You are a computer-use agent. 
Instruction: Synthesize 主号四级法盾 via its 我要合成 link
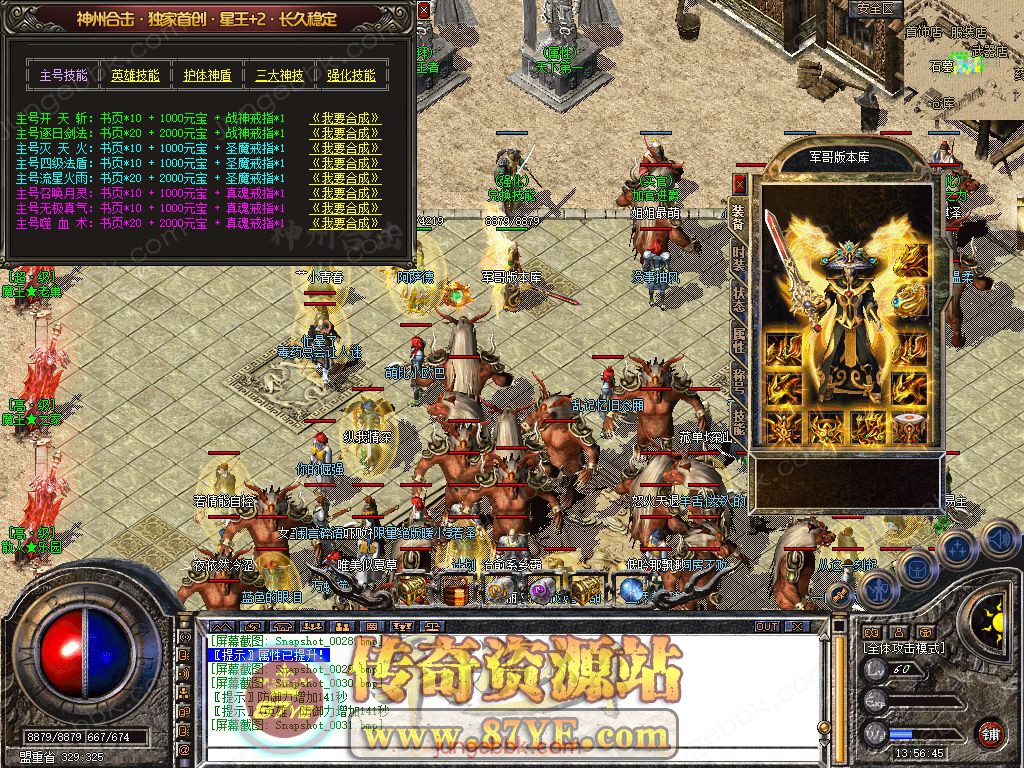345,163
